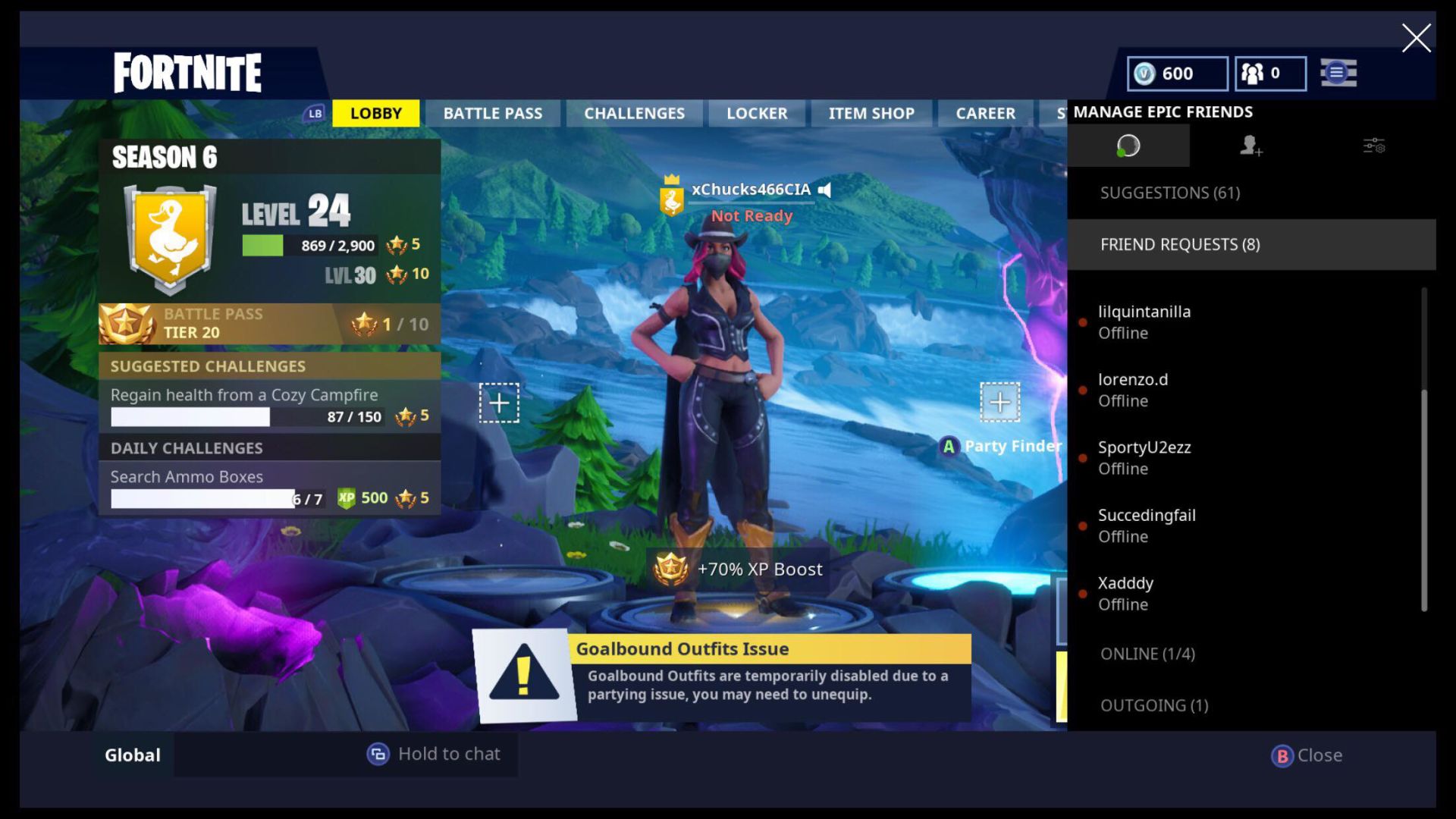Open the Challenges tab

pos(634,114)
